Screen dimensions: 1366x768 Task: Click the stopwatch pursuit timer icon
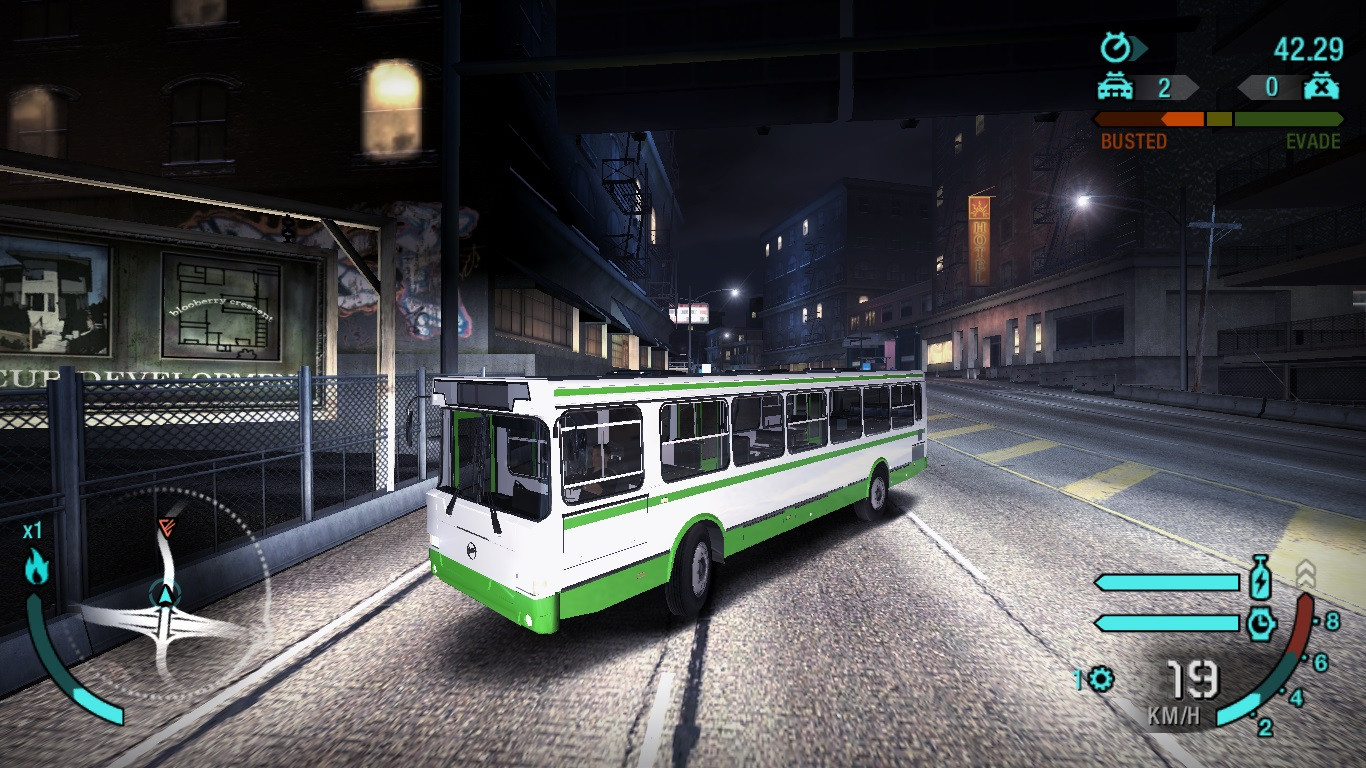1115,46
